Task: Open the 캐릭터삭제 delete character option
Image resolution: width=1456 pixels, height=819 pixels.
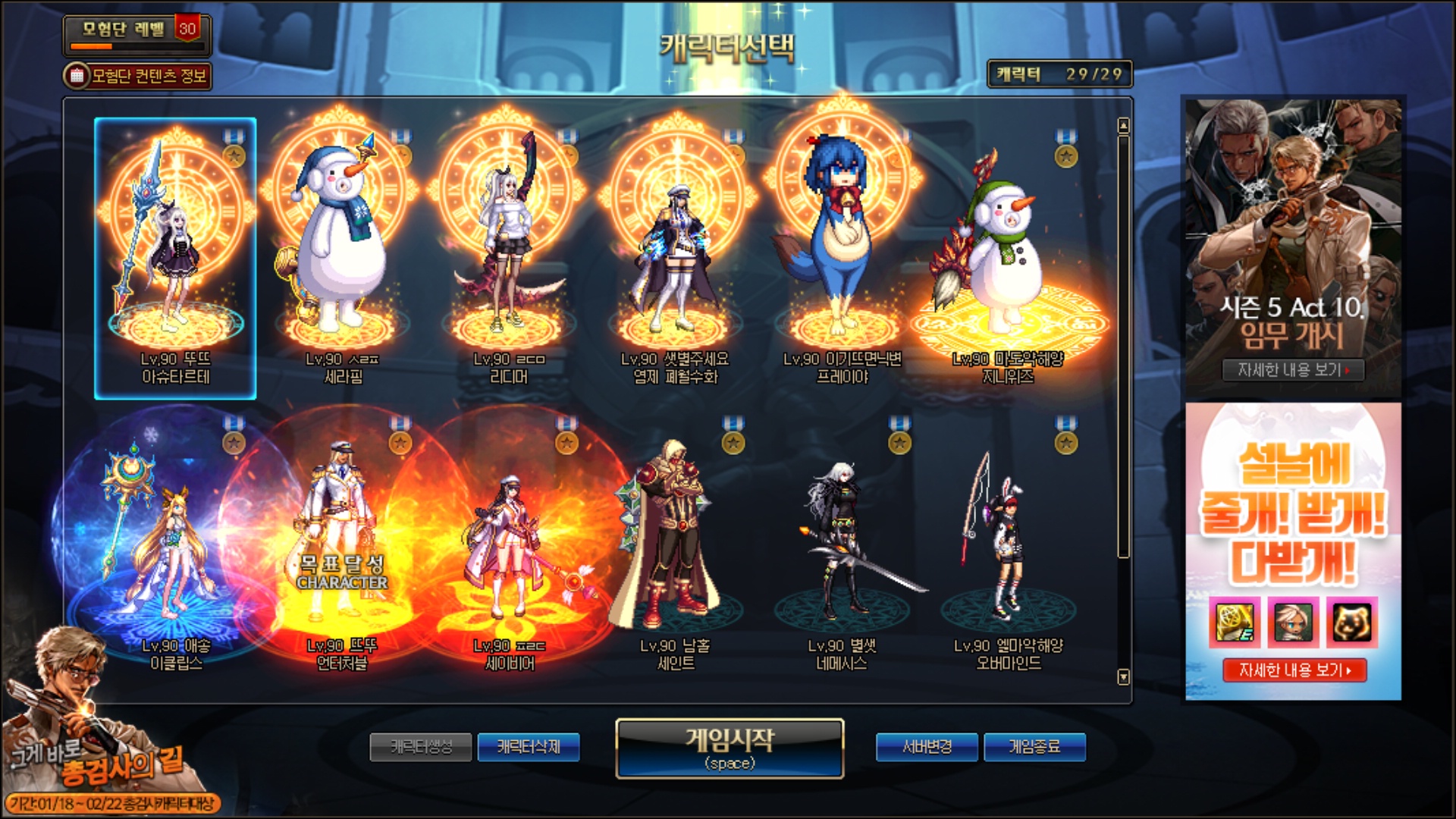Action: tap(529, 747)
